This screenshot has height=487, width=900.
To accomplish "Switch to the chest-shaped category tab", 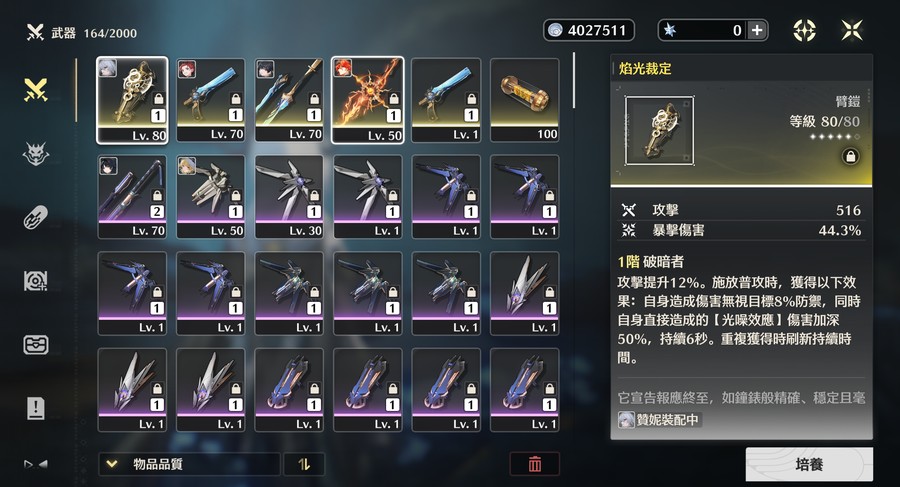I will point(37,344).
